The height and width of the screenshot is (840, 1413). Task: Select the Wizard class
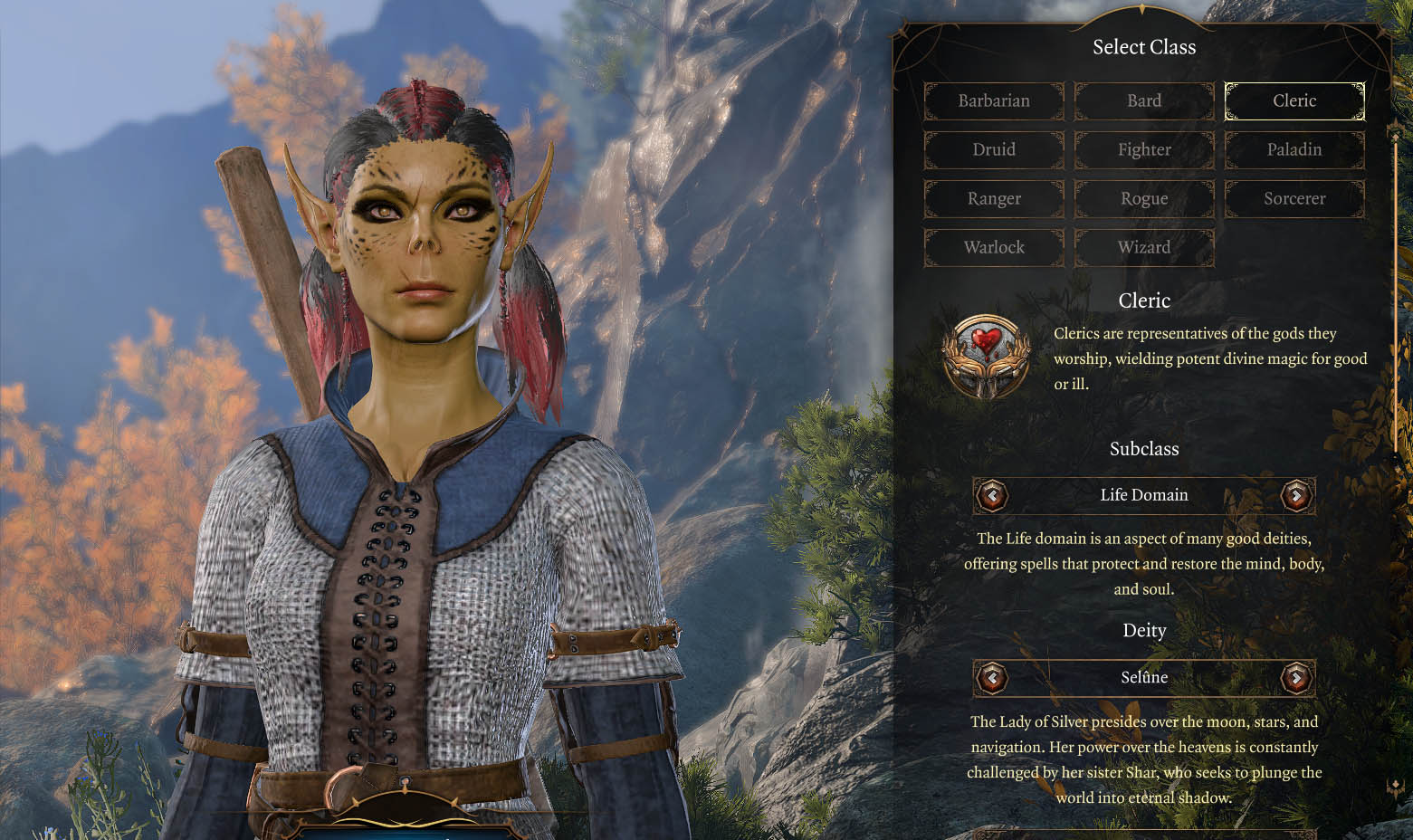click(1144, 247)
